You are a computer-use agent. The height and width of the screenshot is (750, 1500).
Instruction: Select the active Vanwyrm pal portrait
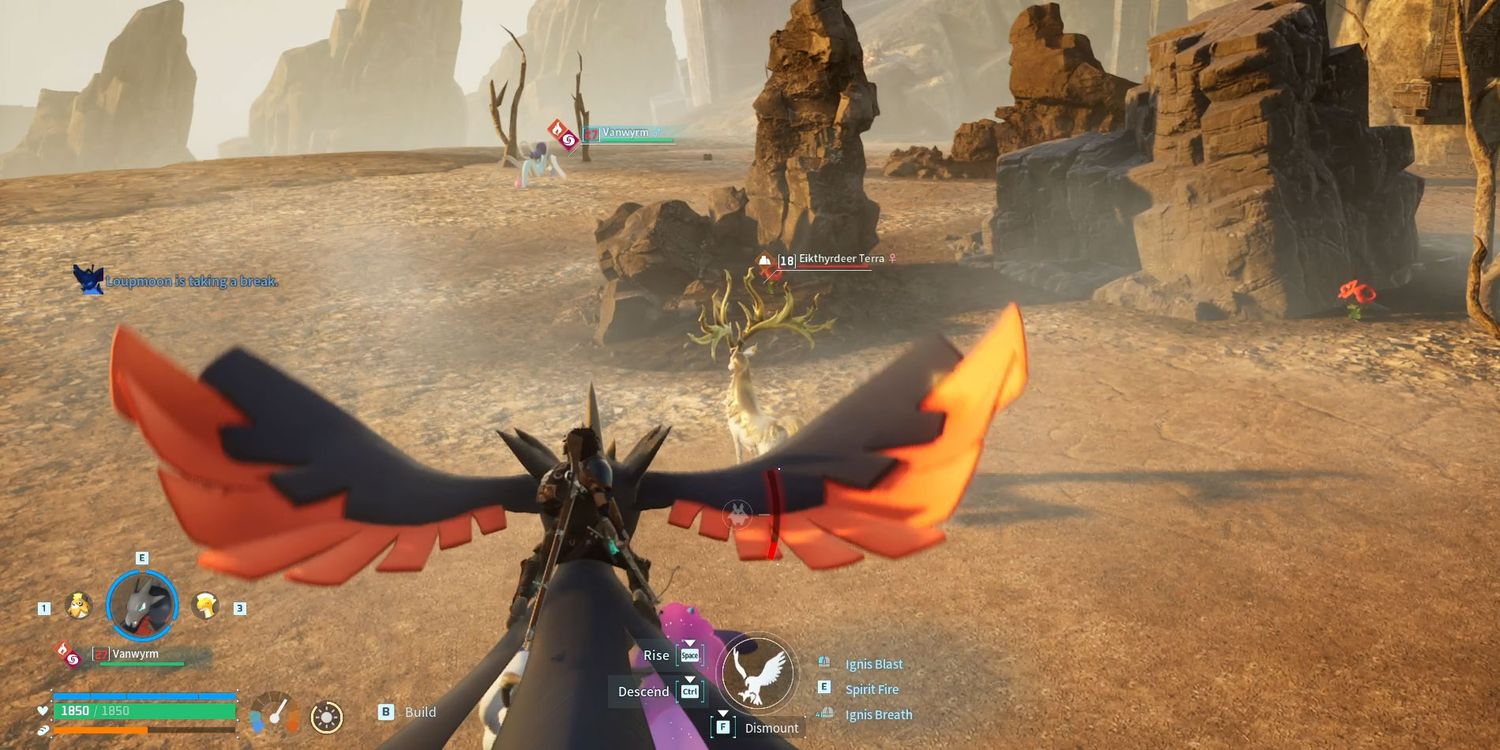(141, 605)
